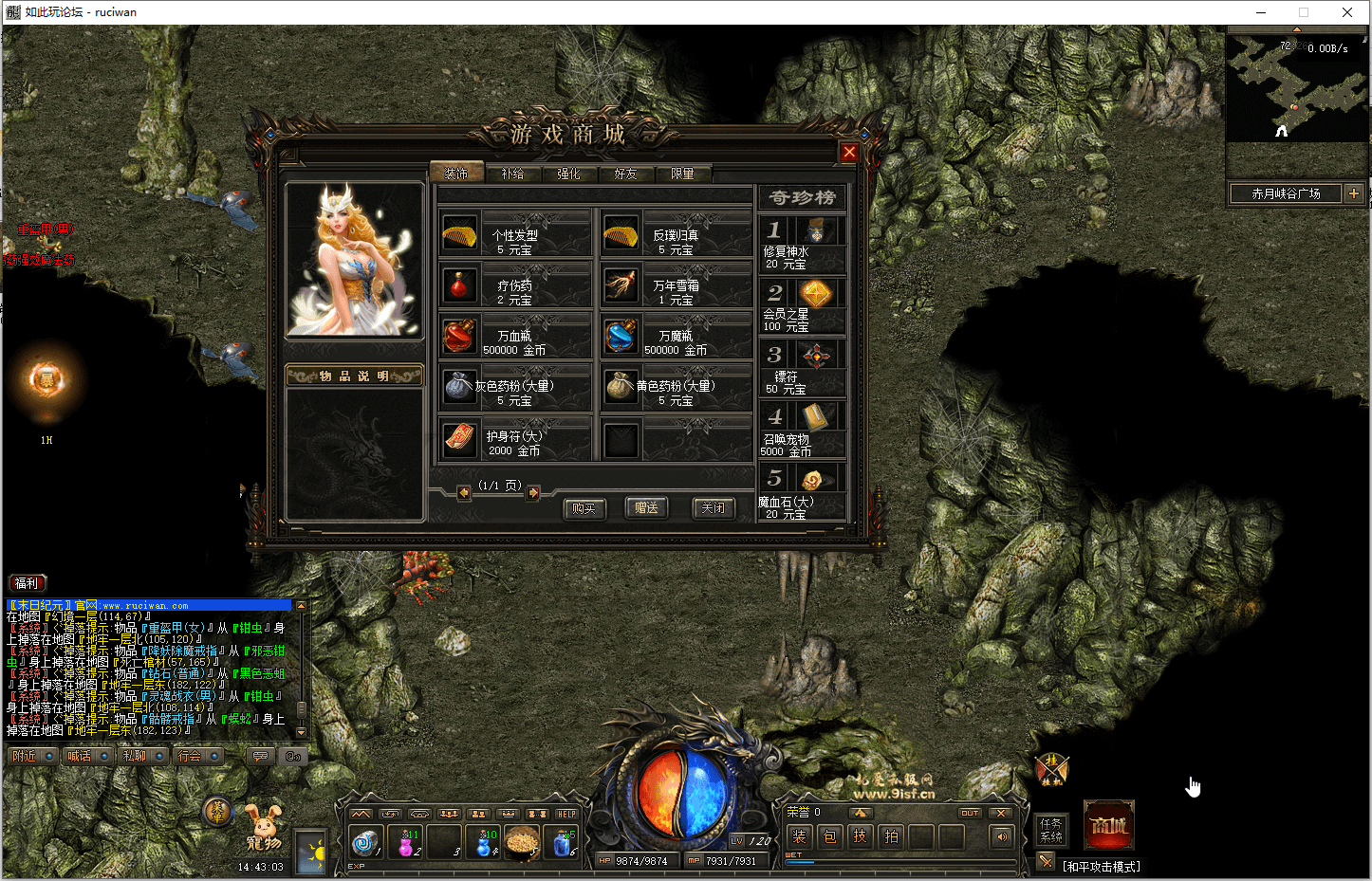Go to the next shop page arrow

(533, 493)
